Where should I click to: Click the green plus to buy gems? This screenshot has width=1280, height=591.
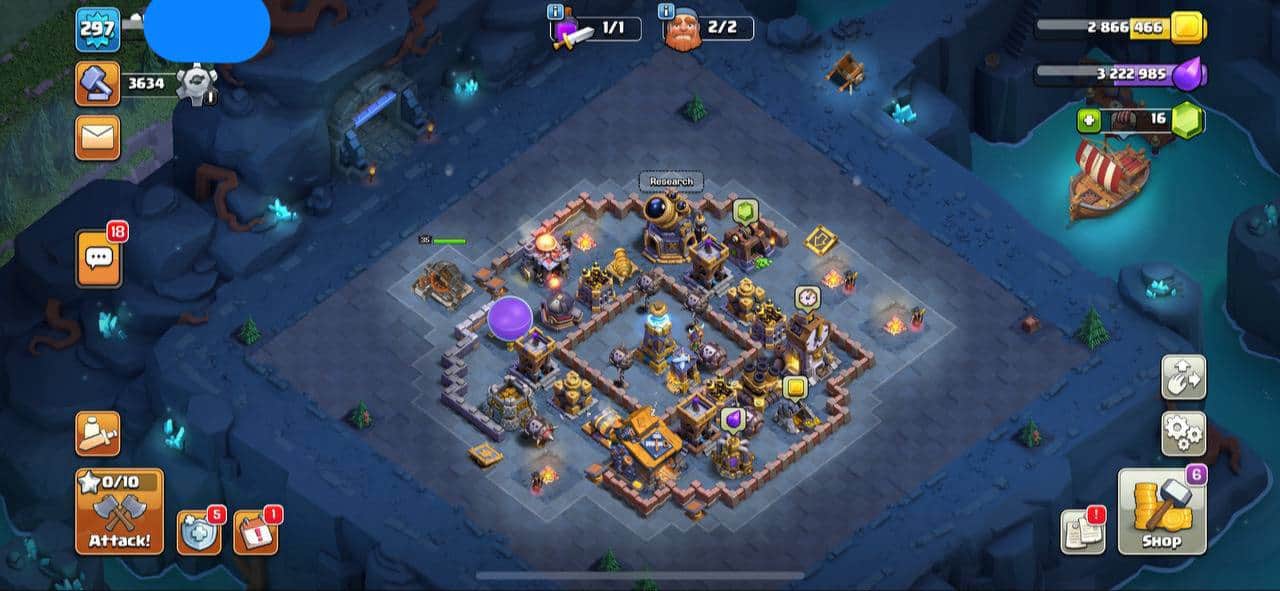click(x=1089, y=120)
